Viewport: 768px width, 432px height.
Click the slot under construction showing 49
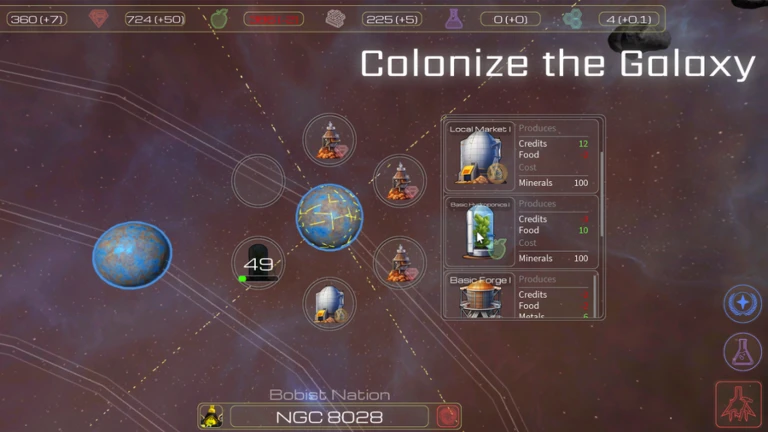coord(258,265)
